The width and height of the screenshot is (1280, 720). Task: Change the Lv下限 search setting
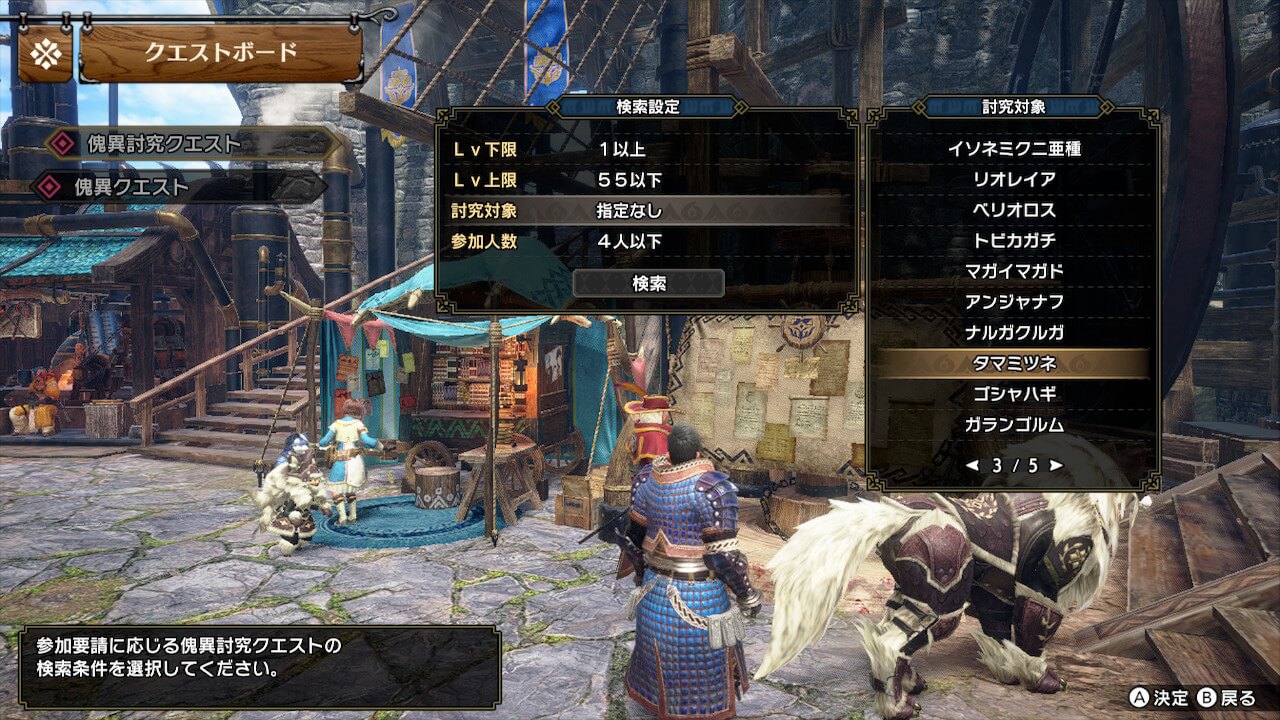click(646, 150)
